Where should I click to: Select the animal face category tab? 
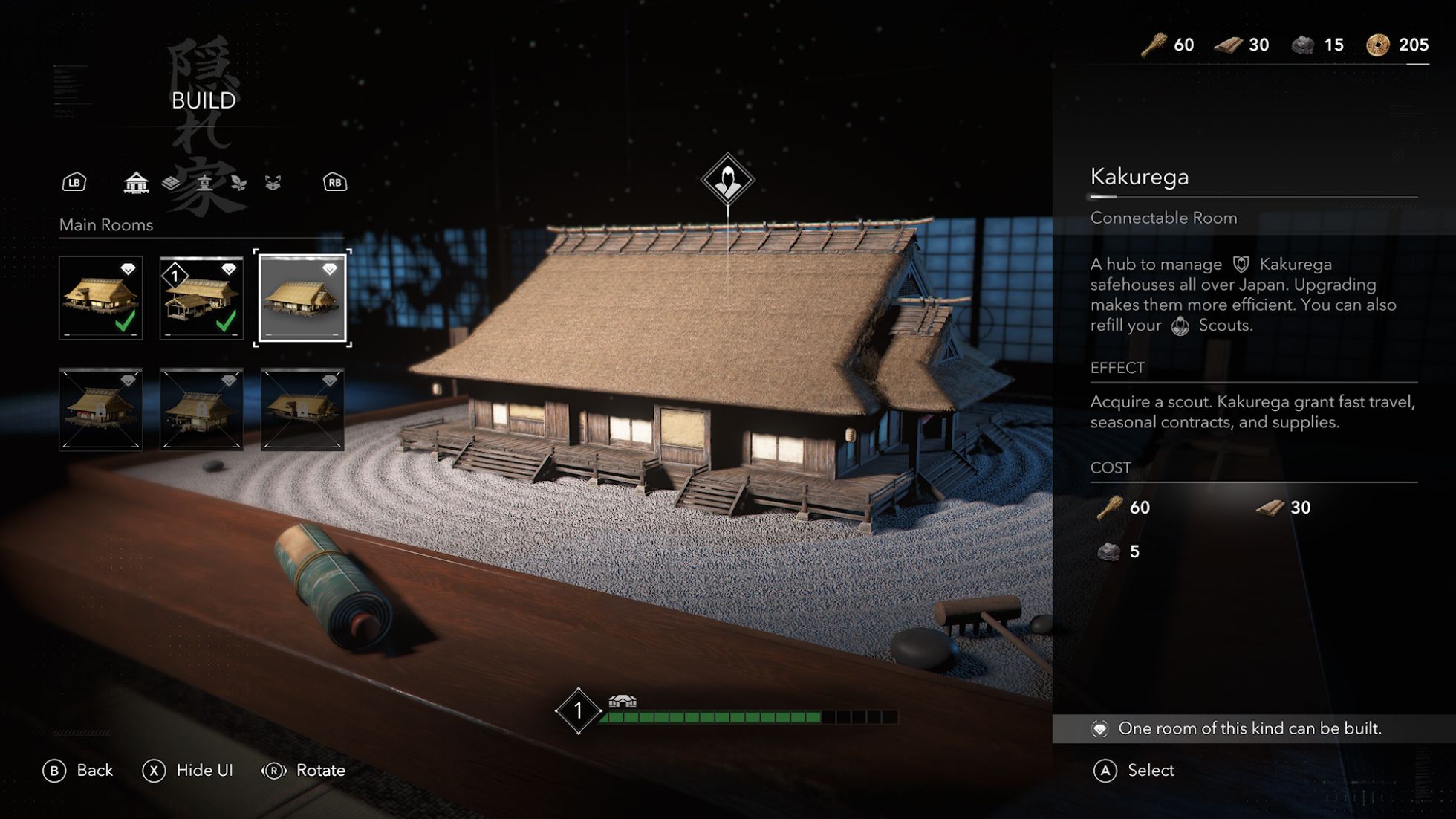(273, 182)
